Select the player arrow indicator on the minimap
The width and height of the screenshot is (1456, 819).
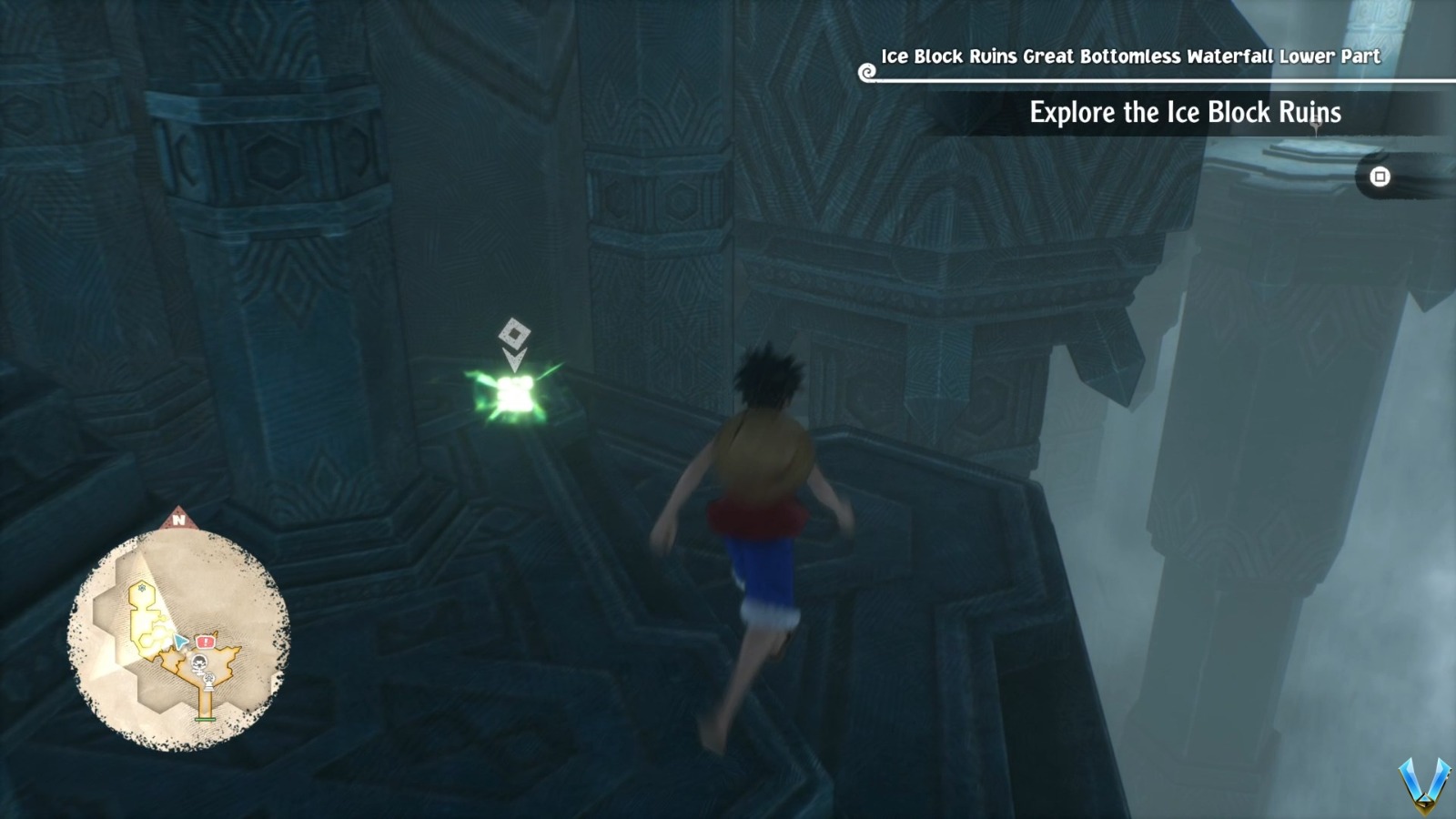[x=180, y=640]
